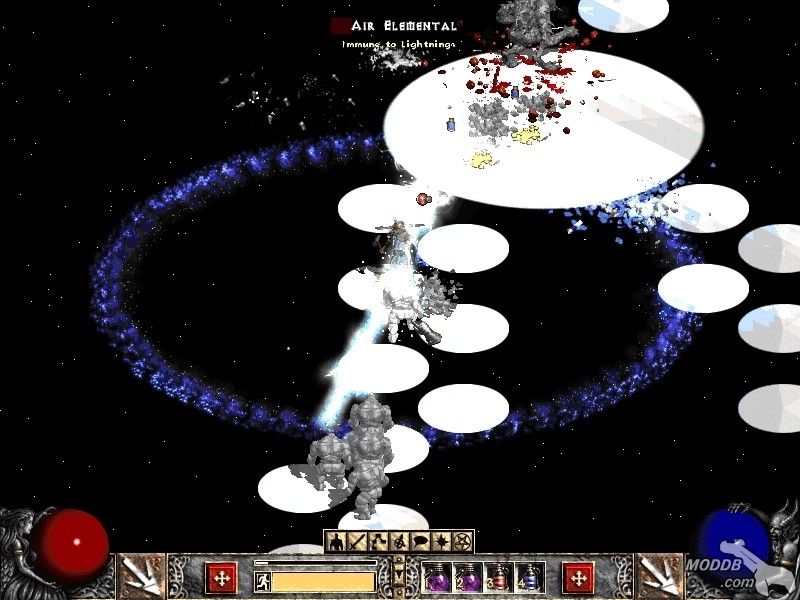Collapse the mini panel with the arrow toggle
This screenshot has height=600, width=800.
(399, 577)
